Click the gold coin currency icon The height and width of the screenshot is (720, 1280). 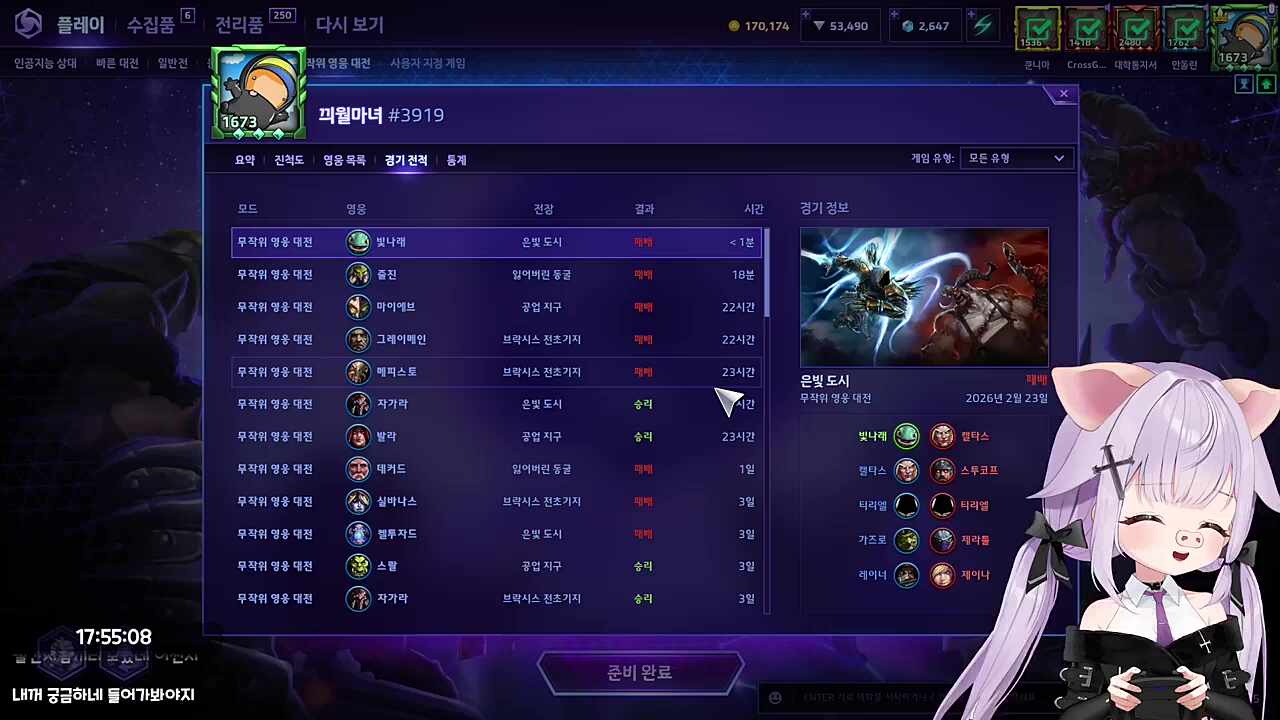click(x=734, y=26)
